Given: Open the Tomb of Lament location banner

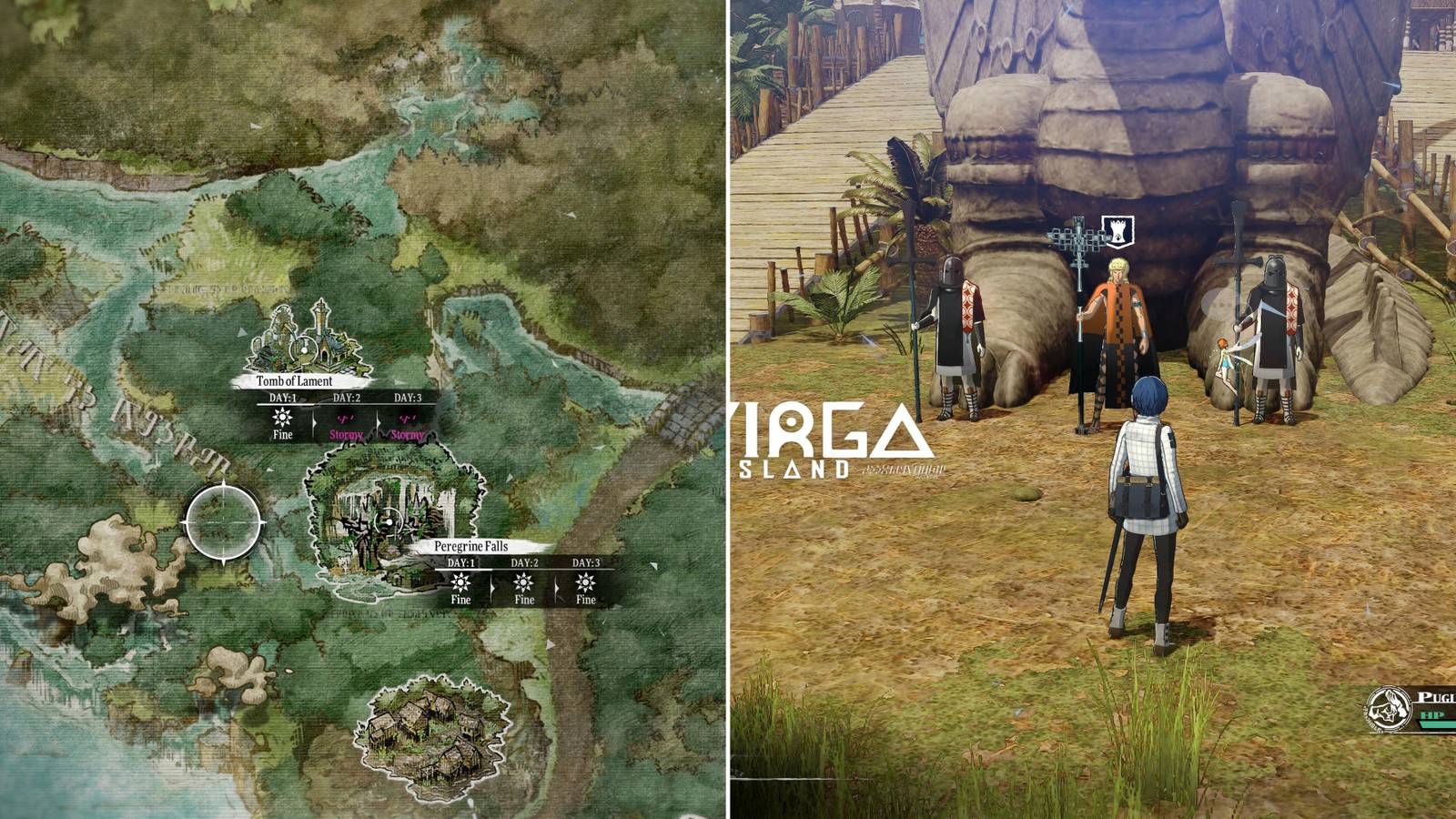Looking at the screenshot, I should pos(294,381).
